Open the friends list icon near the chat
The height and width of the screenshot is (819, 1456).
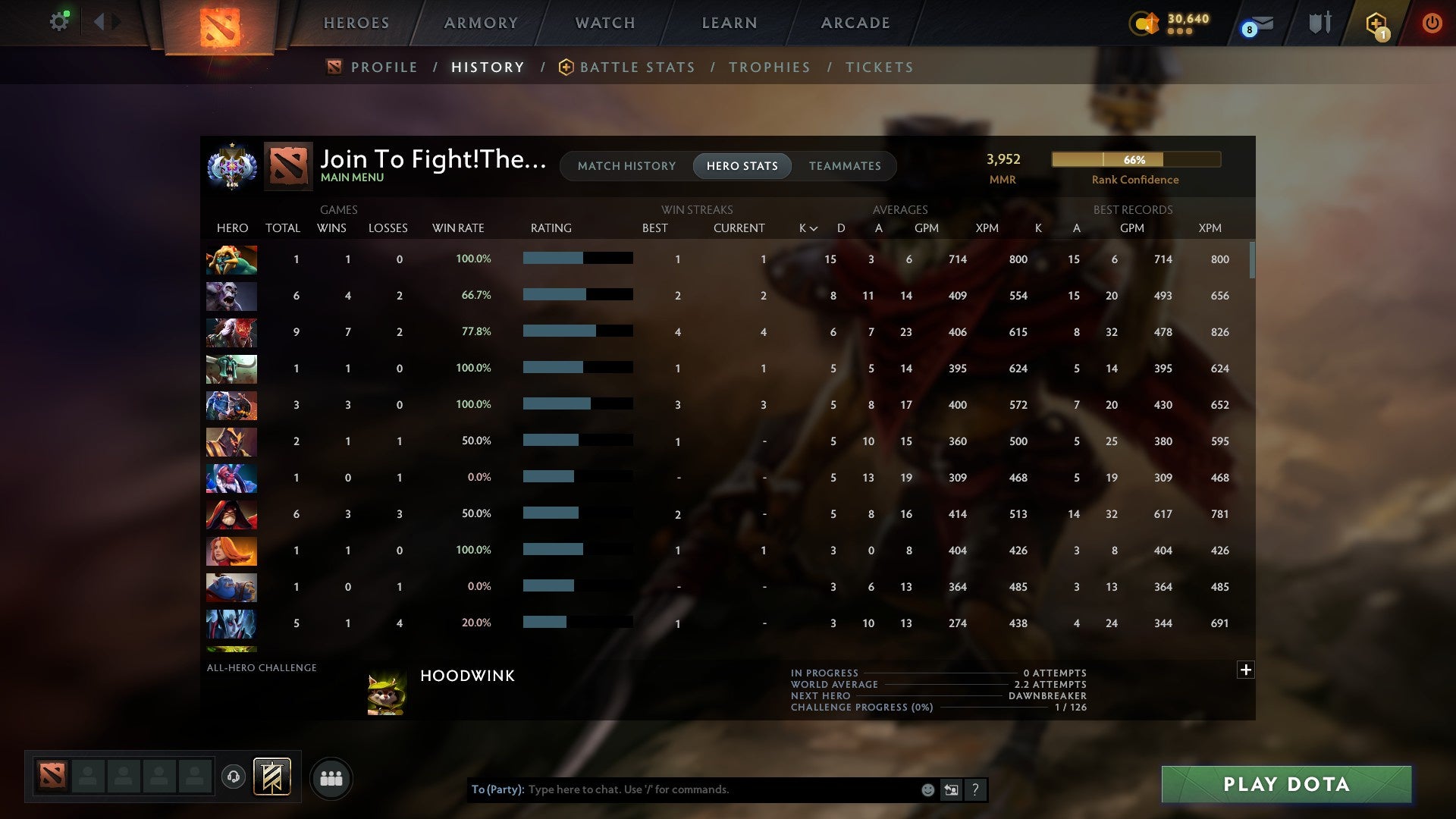coord(331,778)
